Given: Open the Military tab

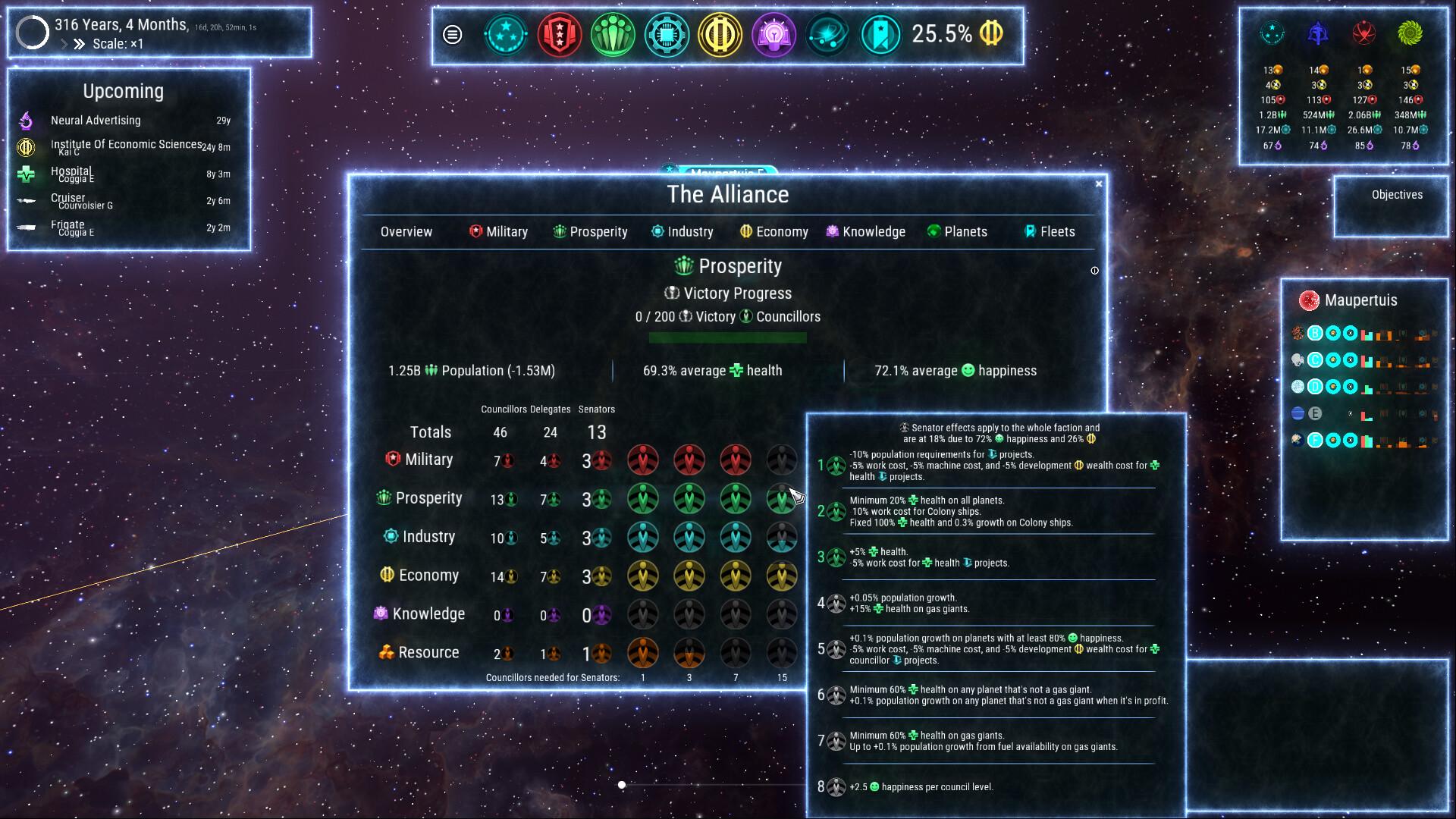Looking at the screenshot, I should tap(498, 232).
